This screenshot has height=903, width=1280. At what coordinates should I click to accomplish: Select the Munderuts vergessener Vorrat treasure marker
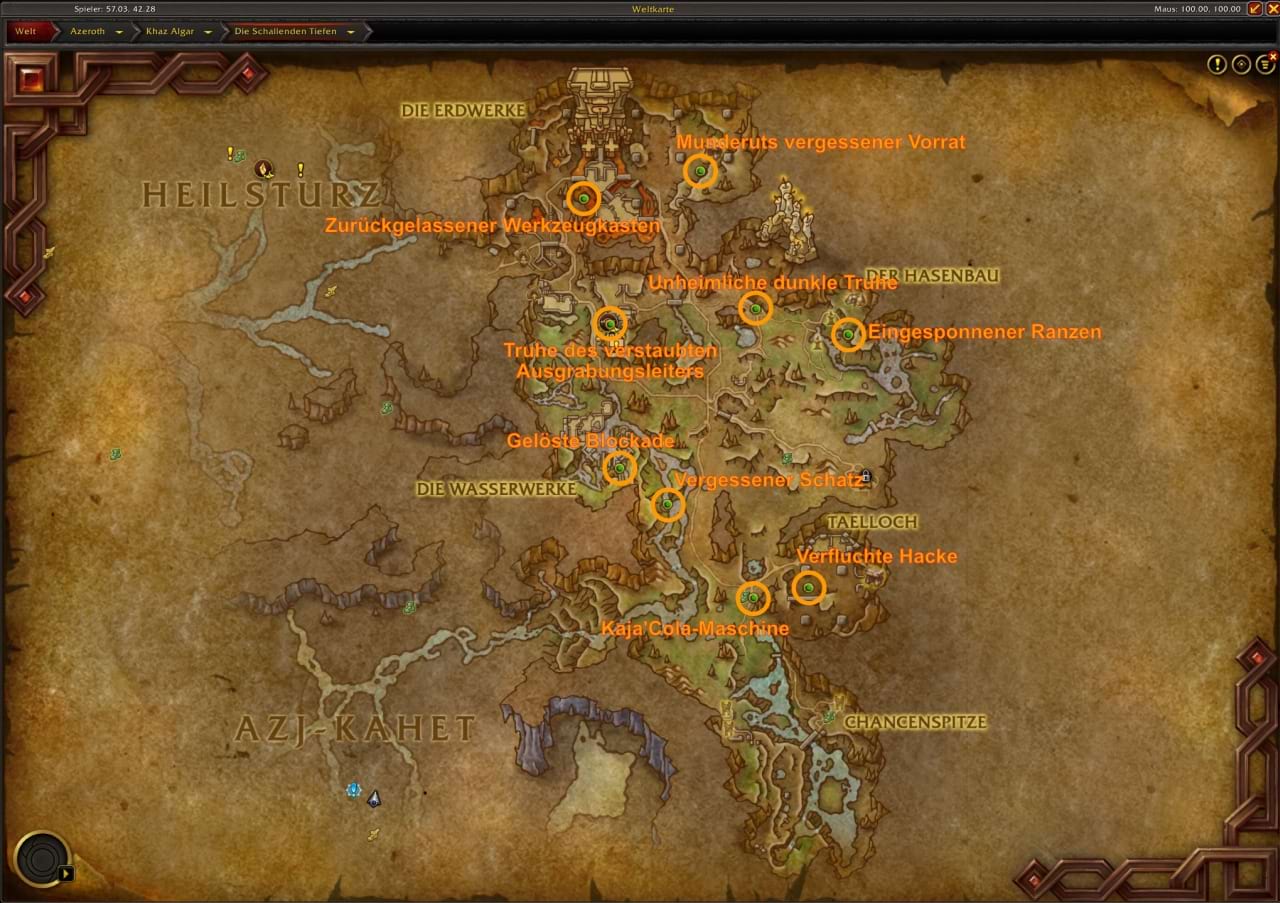(700, 172)
